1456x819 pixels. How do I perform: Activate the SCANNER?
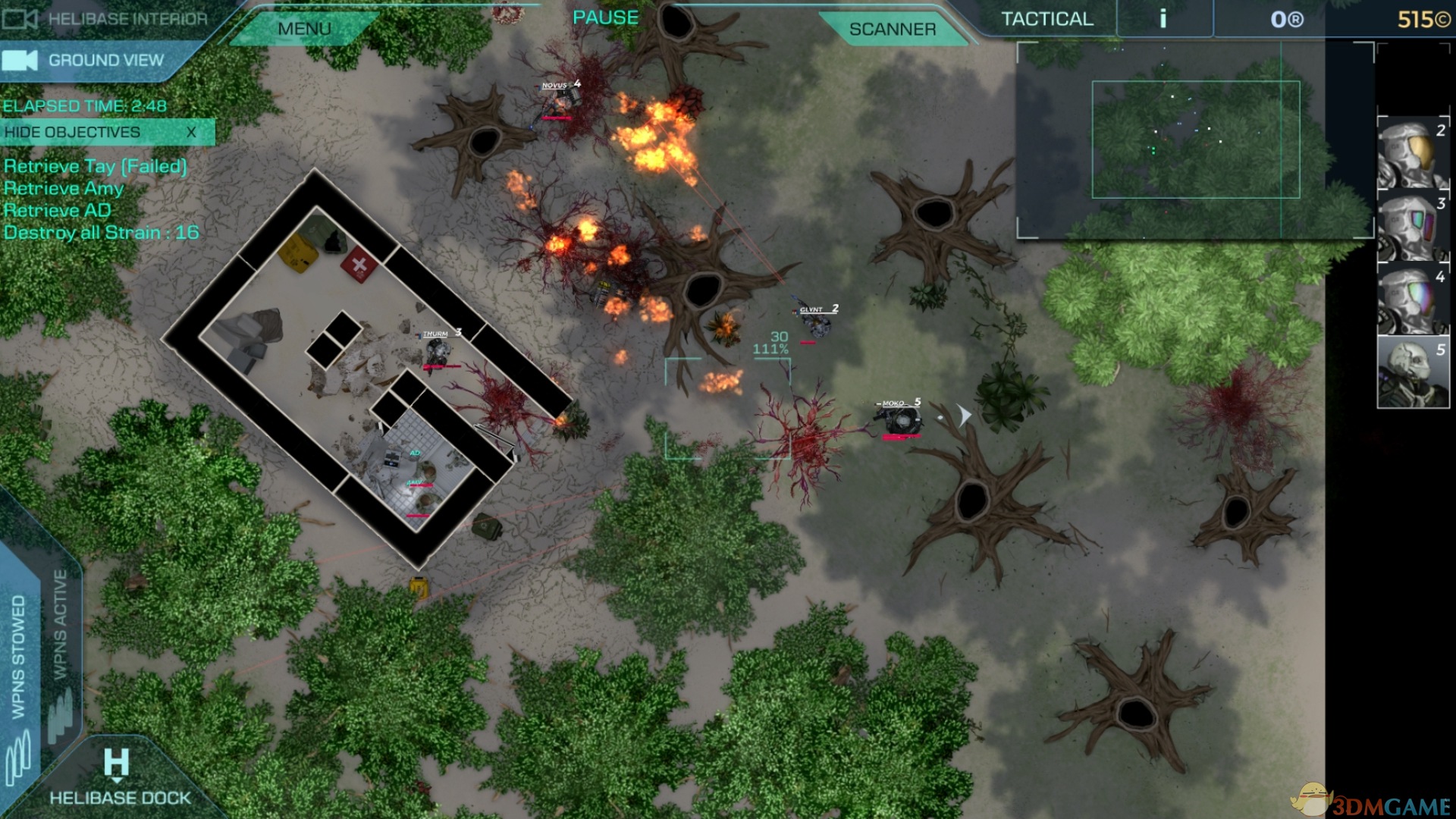coord(892,29)
